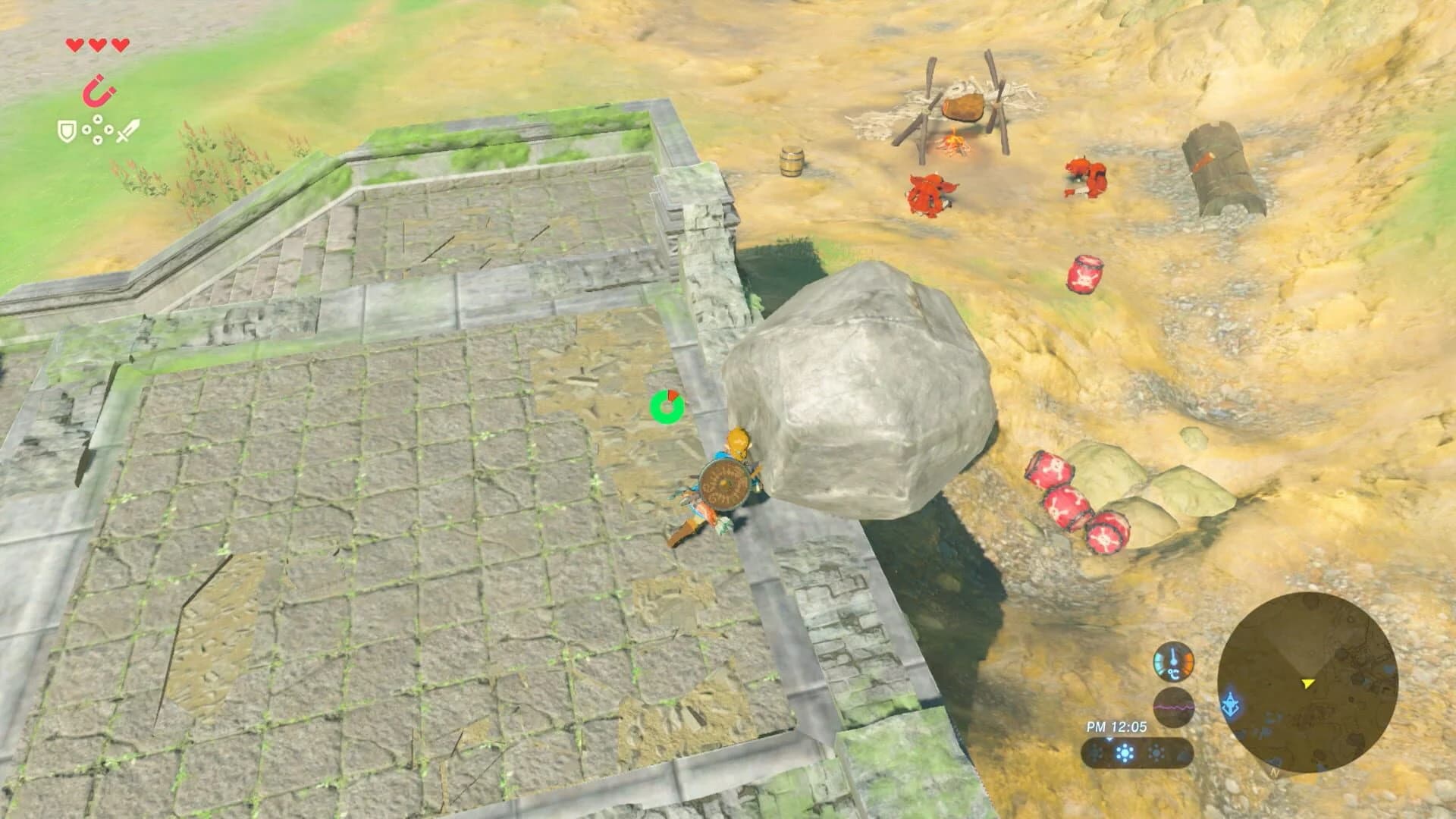Toggle the first heart in the health row
Image resolution: width=1456 pixels, height=819 pixels.
pyautogui.click(x=75, y=45)
